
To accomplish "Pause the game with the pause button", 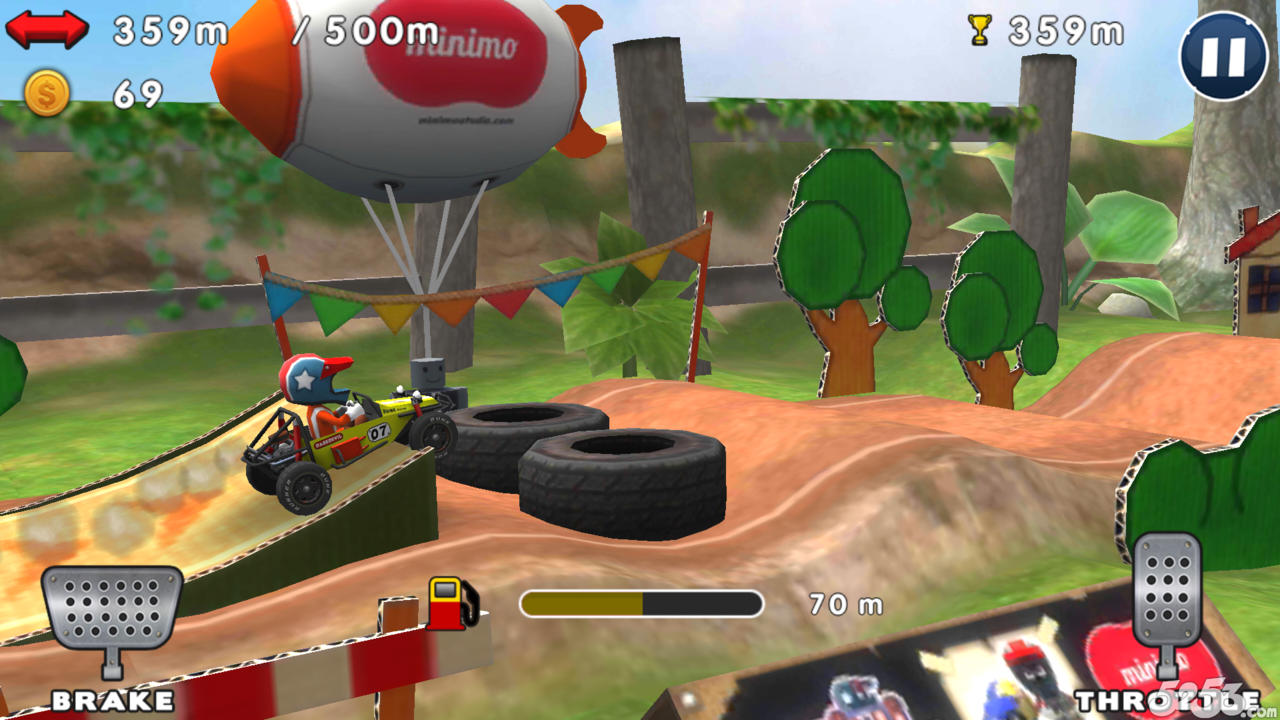I will point(1223,55).
